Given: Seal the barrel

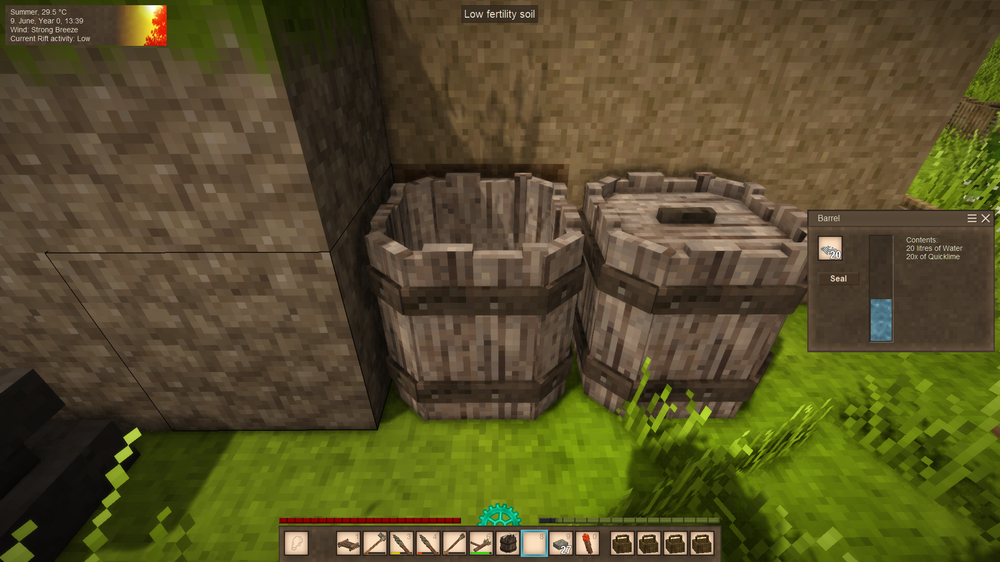Looking at the screenshot, I should pos(838,279).
